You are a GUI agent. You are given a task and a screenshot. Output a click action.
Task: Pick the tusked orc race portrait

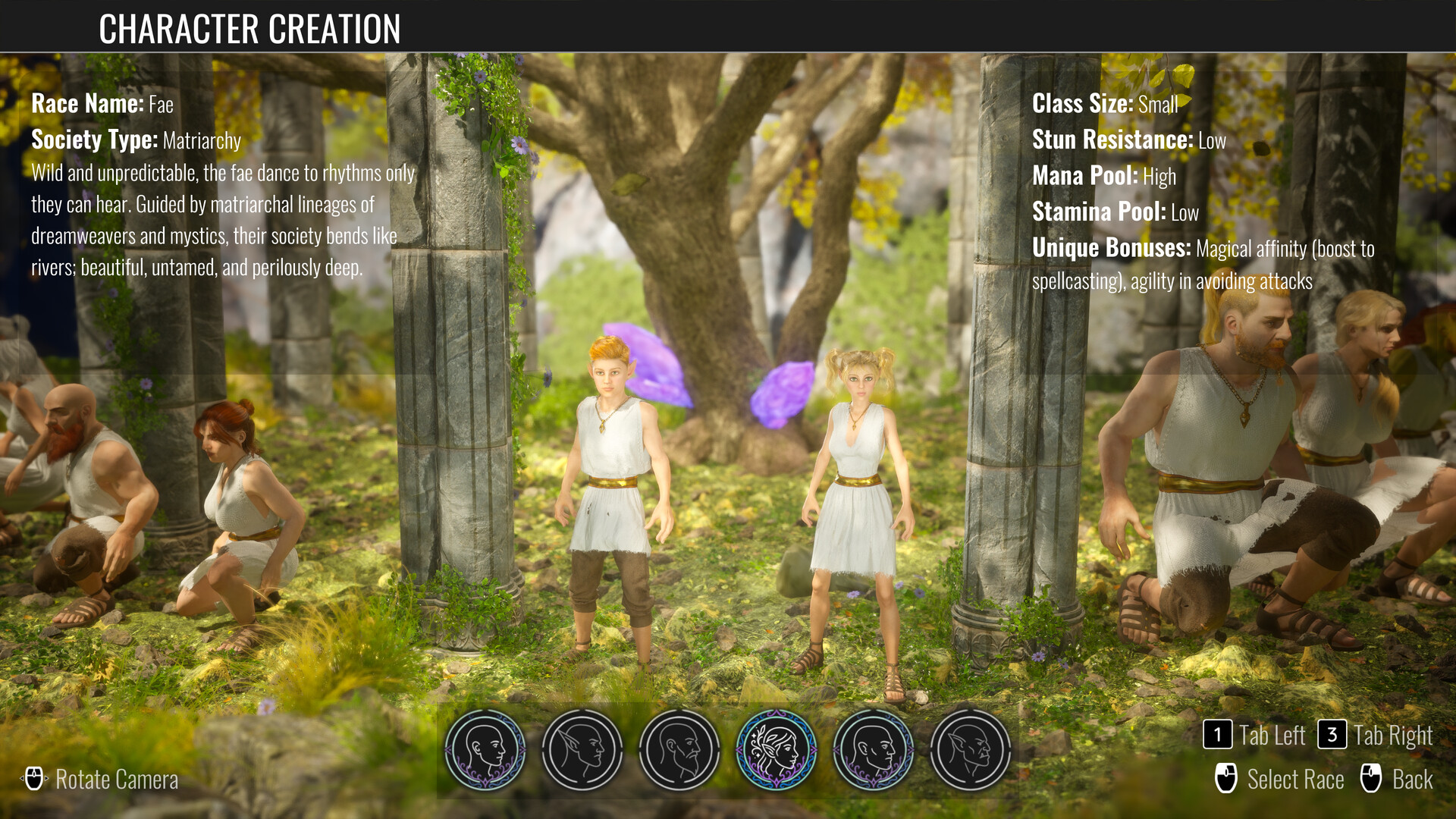point(970,750)
